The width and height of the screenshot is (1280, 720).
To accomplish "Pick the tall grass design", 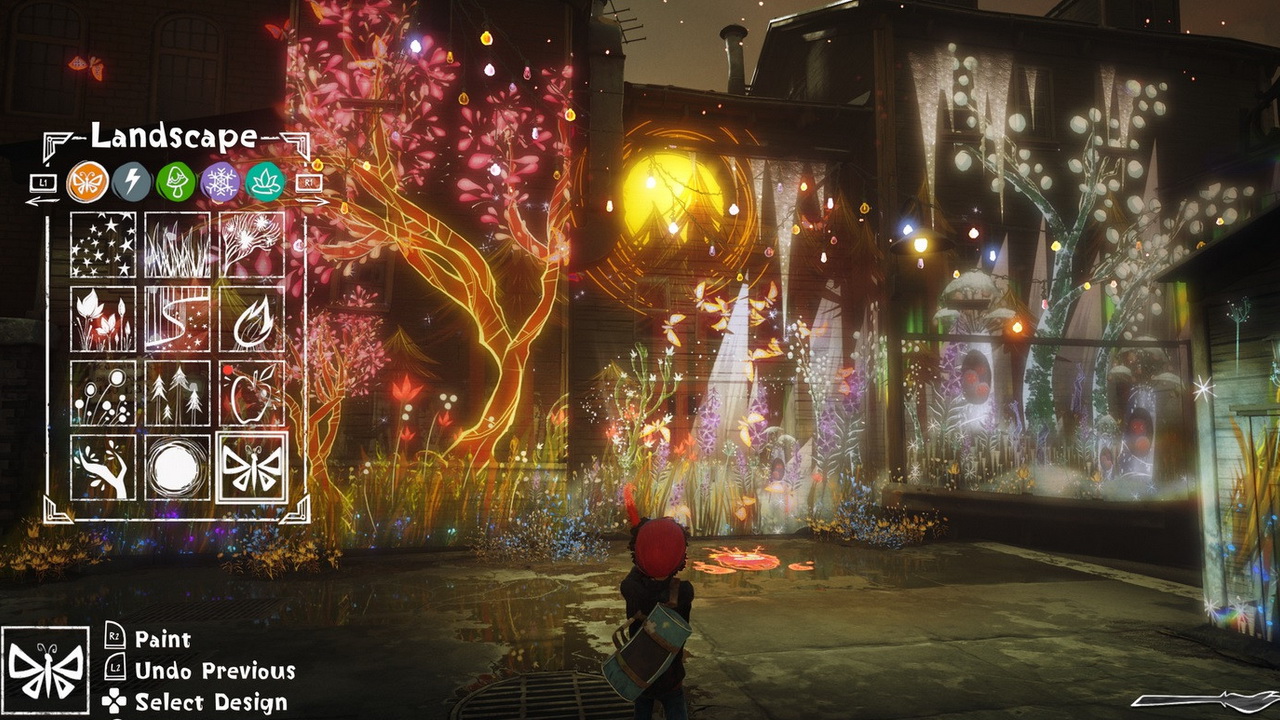I will 177,245.
